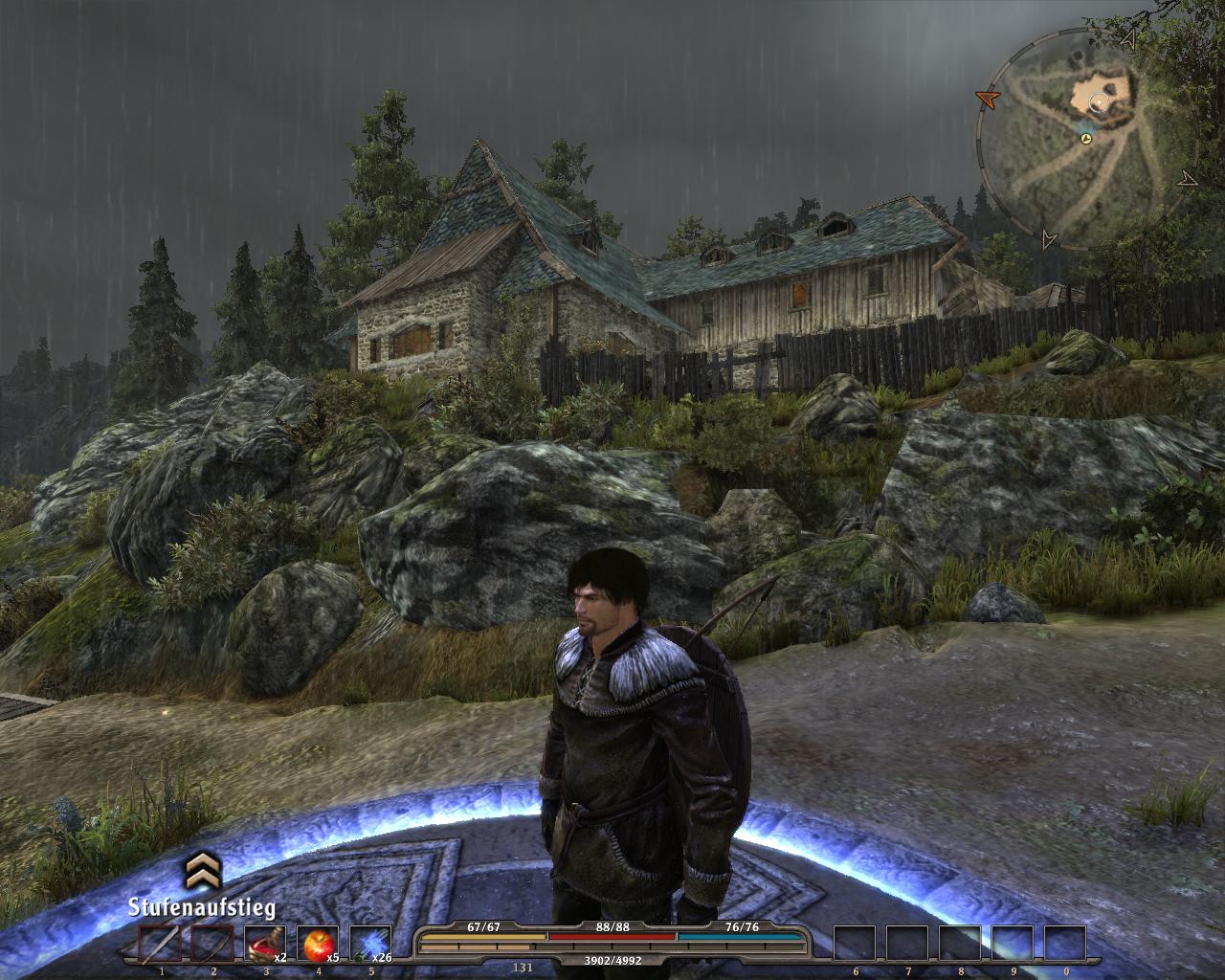This screenshot has width=1225, height=980.
Task: Select the sword in hotbar slot 1
Action: tap(160, 944)
